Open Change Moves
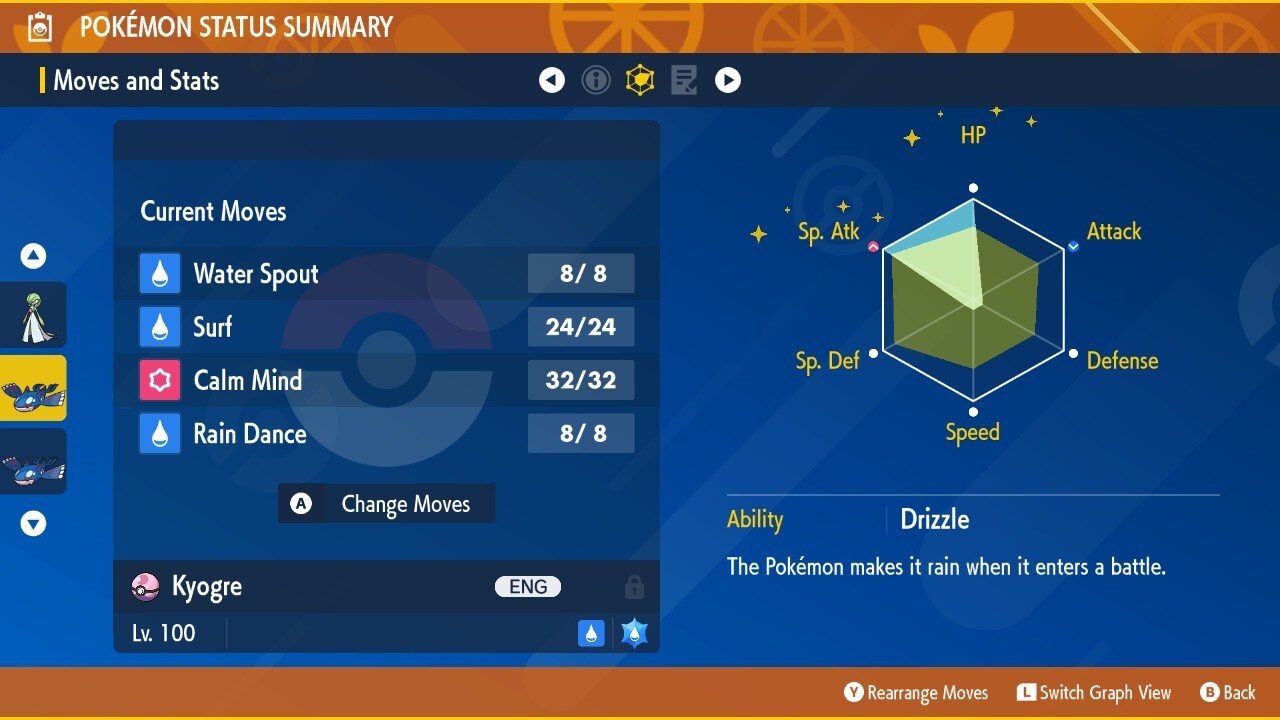Screen dimensions: 1280x720 (x=386, y=504)
